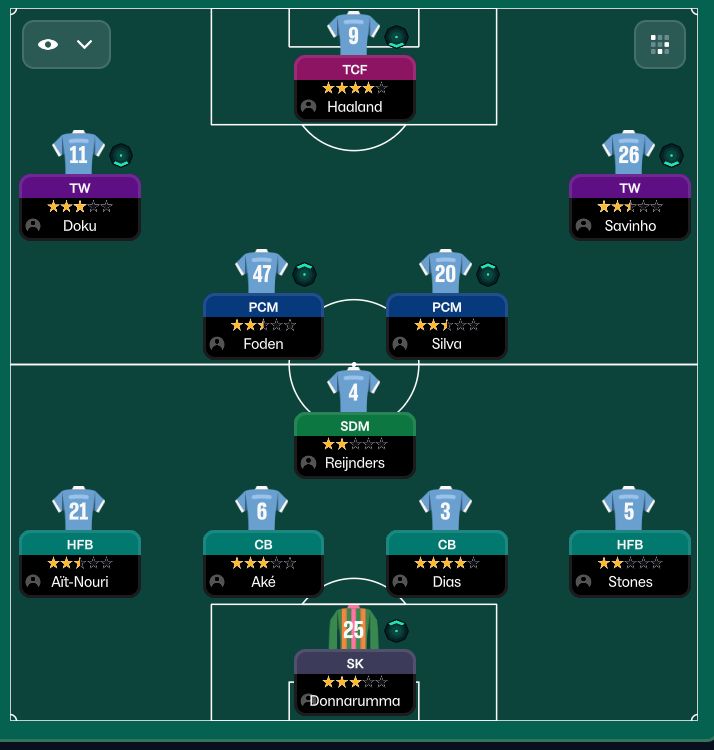This screenshot has width=714, height=750.
Task: Select Doku's winger card
Action: coord(80,207)
